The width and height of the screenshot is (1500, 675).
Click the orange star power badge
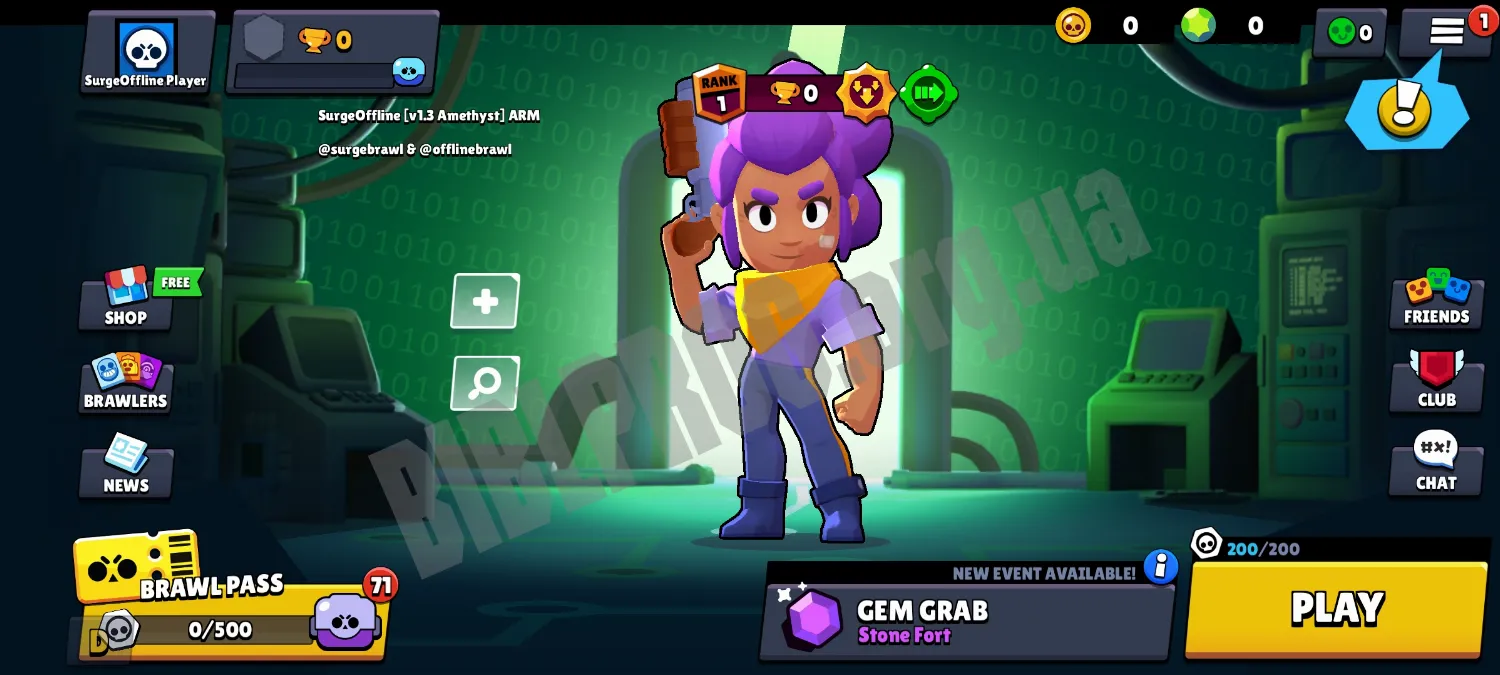point(865,94)
